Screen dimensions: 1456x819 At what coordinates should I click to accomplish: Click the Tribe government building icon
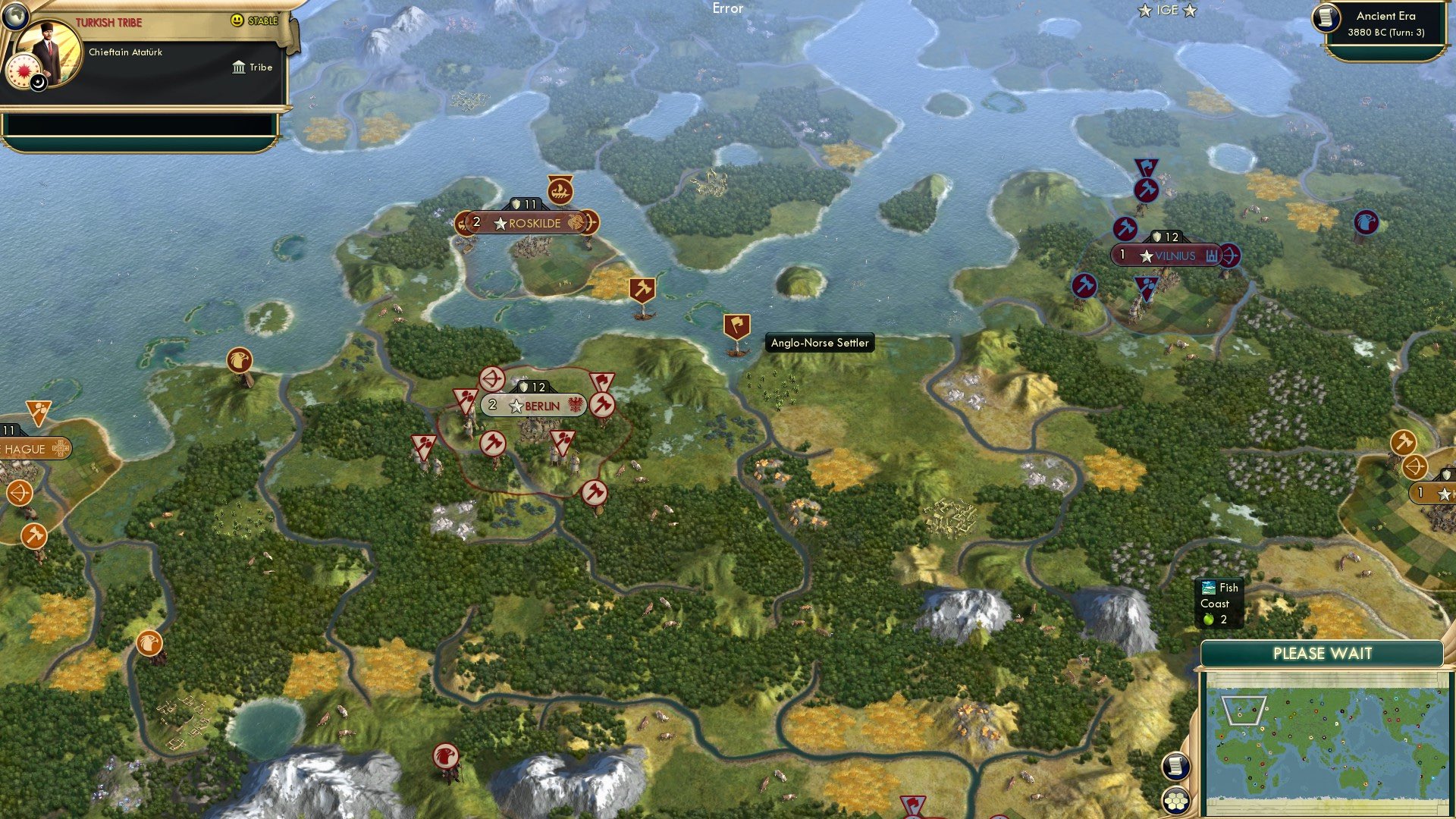[x=239, y=67]
